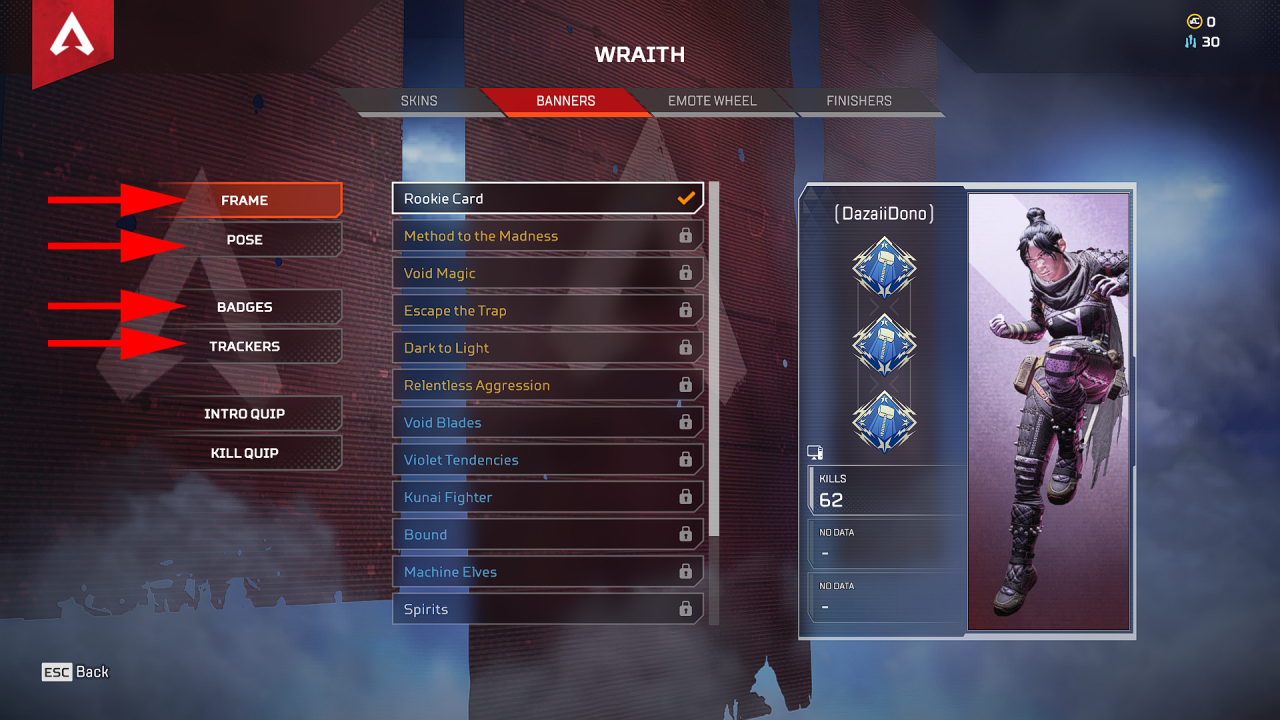Click the lock icon on Spirits
Screen dimensions: 1280x720
tap(687, 609)
